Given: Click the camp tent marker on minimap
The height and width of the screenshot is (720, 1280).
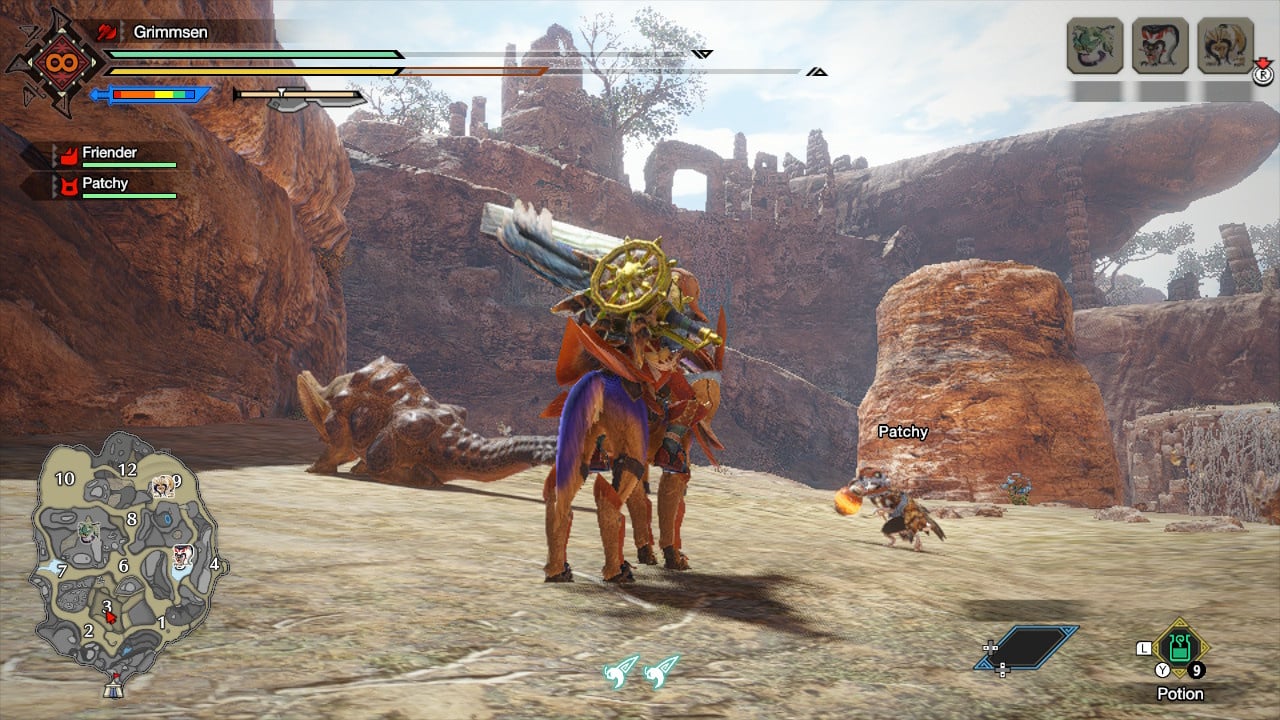Looking at the screenshot, I should pos(114,688).
